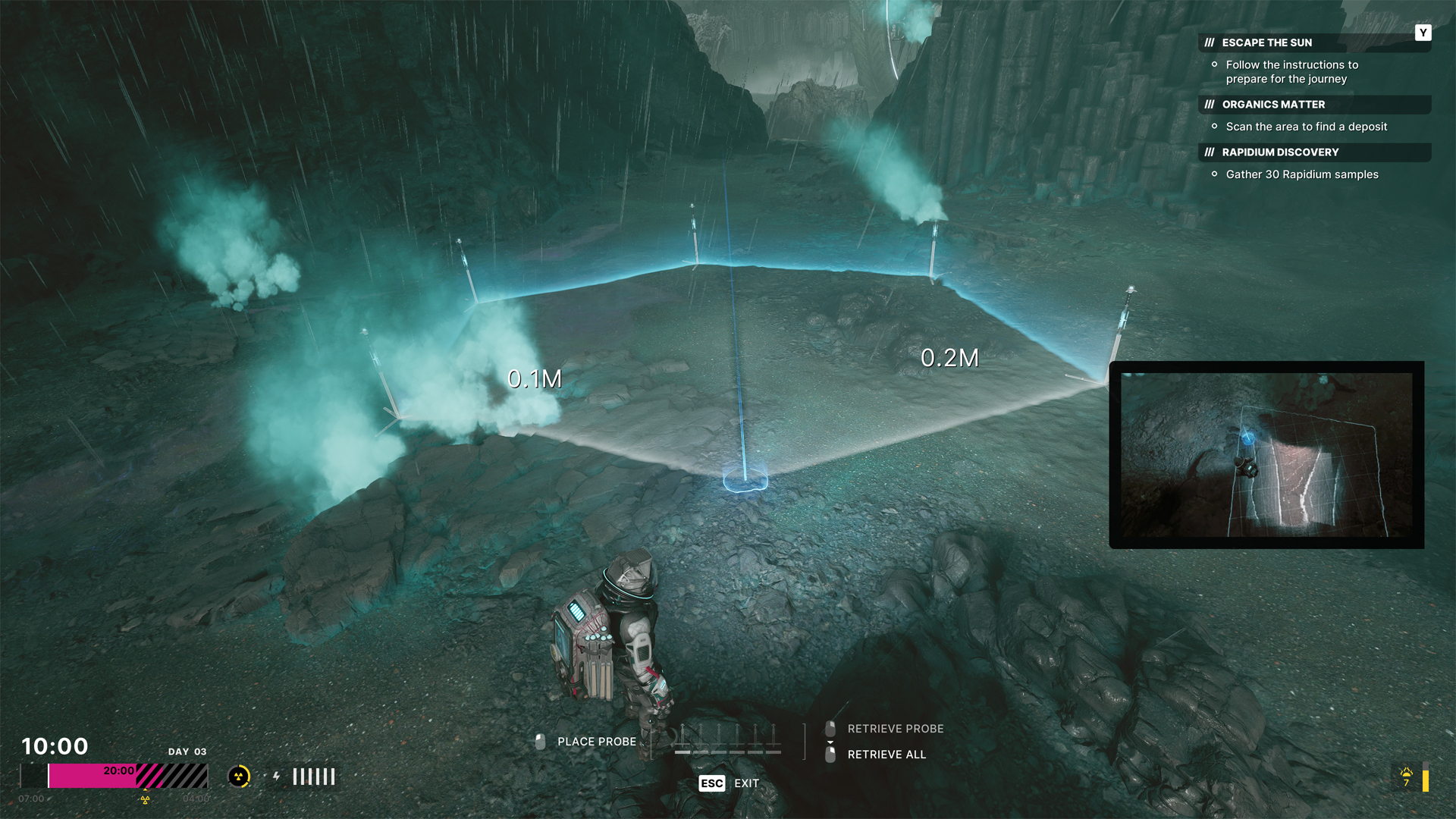This screenshot has height=819, width=1456.
Task: Select Retrieve All probes
Action: click(886, 755)
